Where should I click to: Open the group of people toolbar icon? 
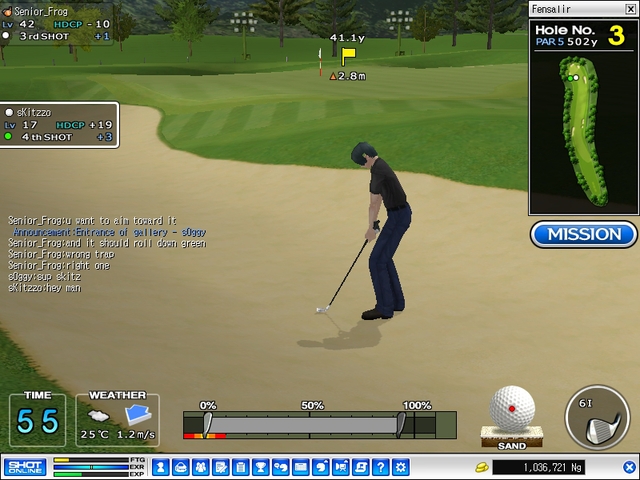[x=201, y=467]
